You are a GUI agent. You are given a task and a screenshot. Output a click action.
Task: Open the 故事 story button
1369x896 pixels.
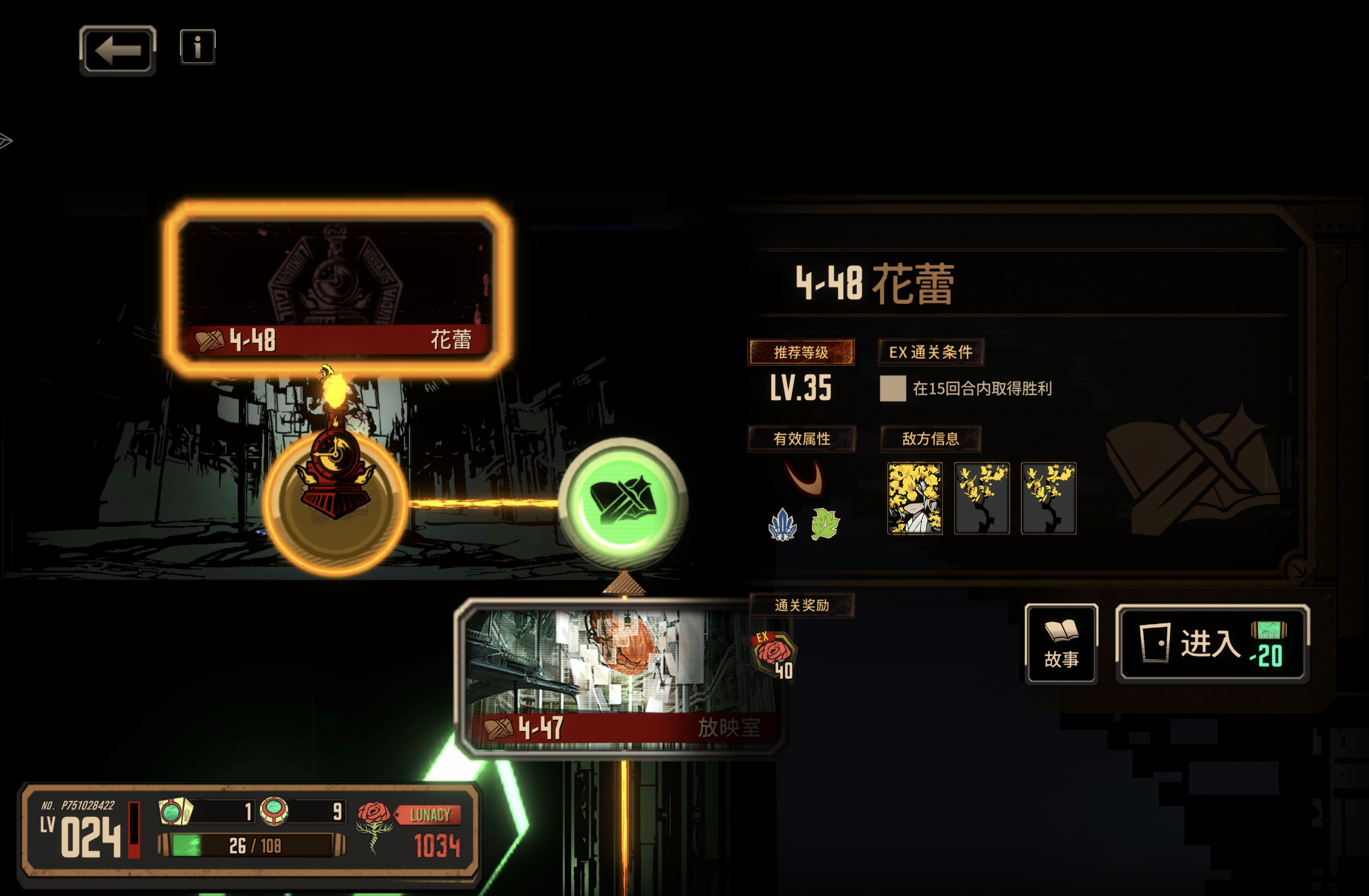click(x=1061, y=644)
